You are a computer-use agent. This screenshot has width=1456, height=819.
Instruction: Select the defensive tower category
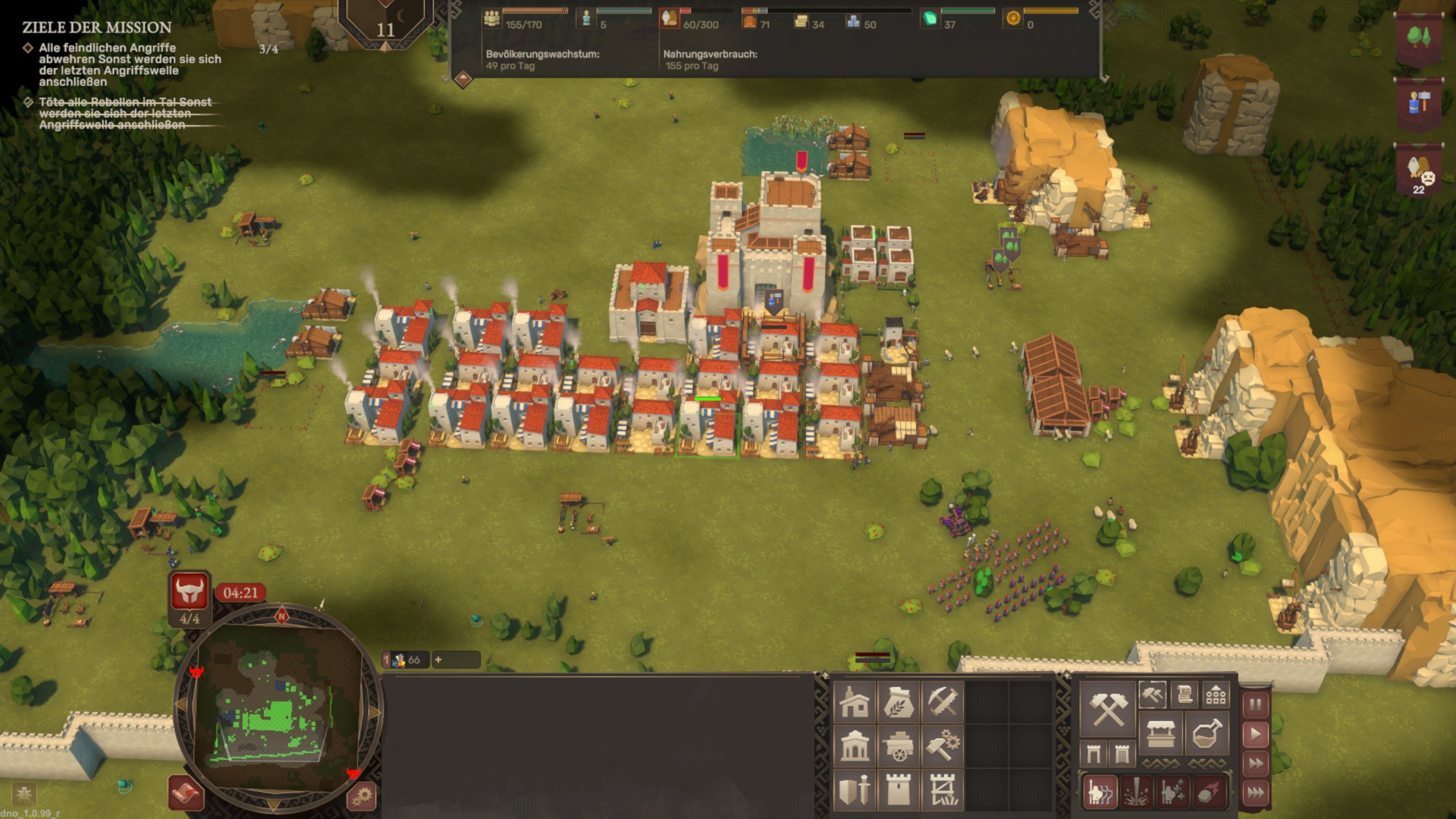pos(899,791)
